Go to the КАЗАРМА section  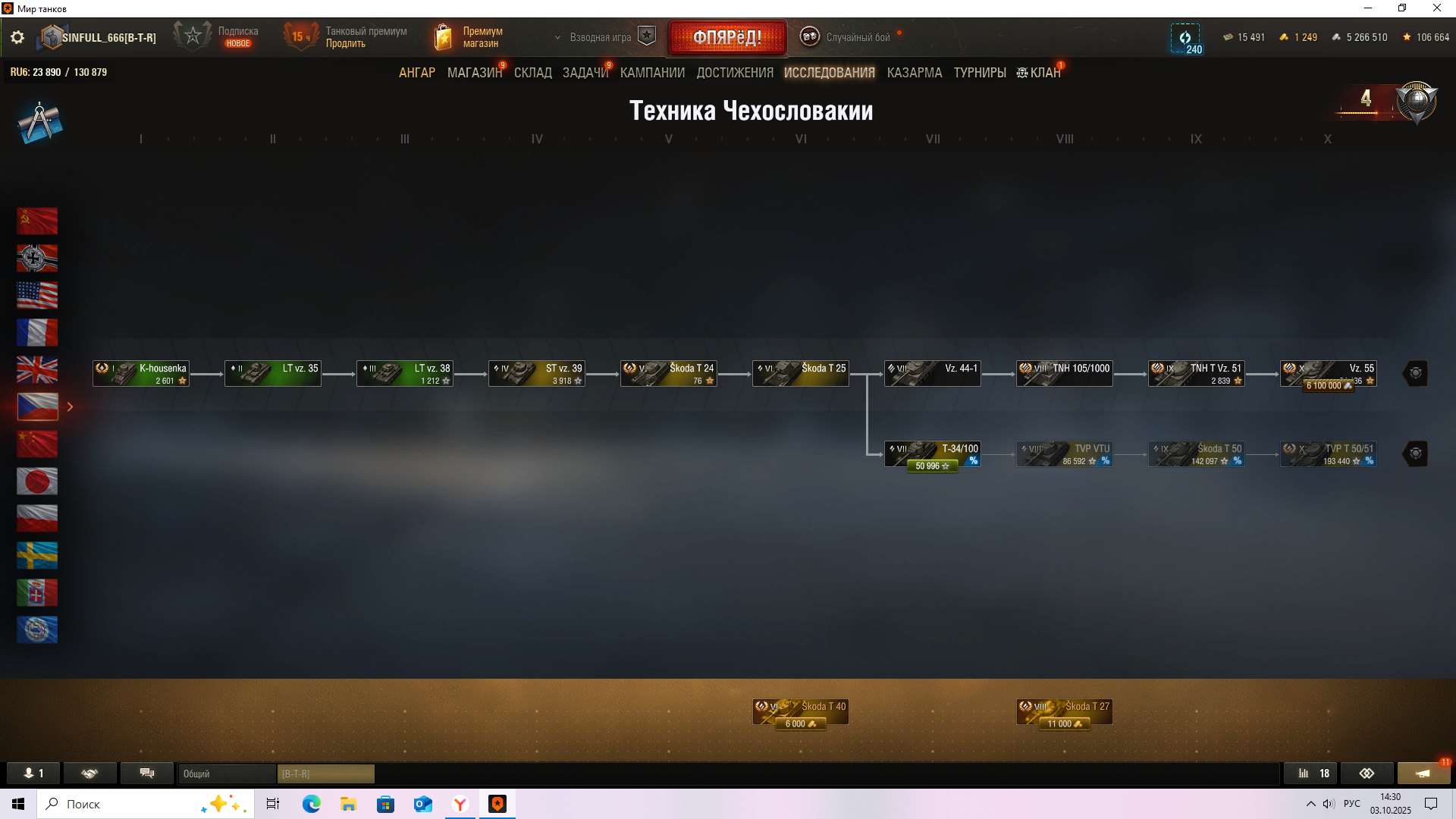(x=914, y=73)
